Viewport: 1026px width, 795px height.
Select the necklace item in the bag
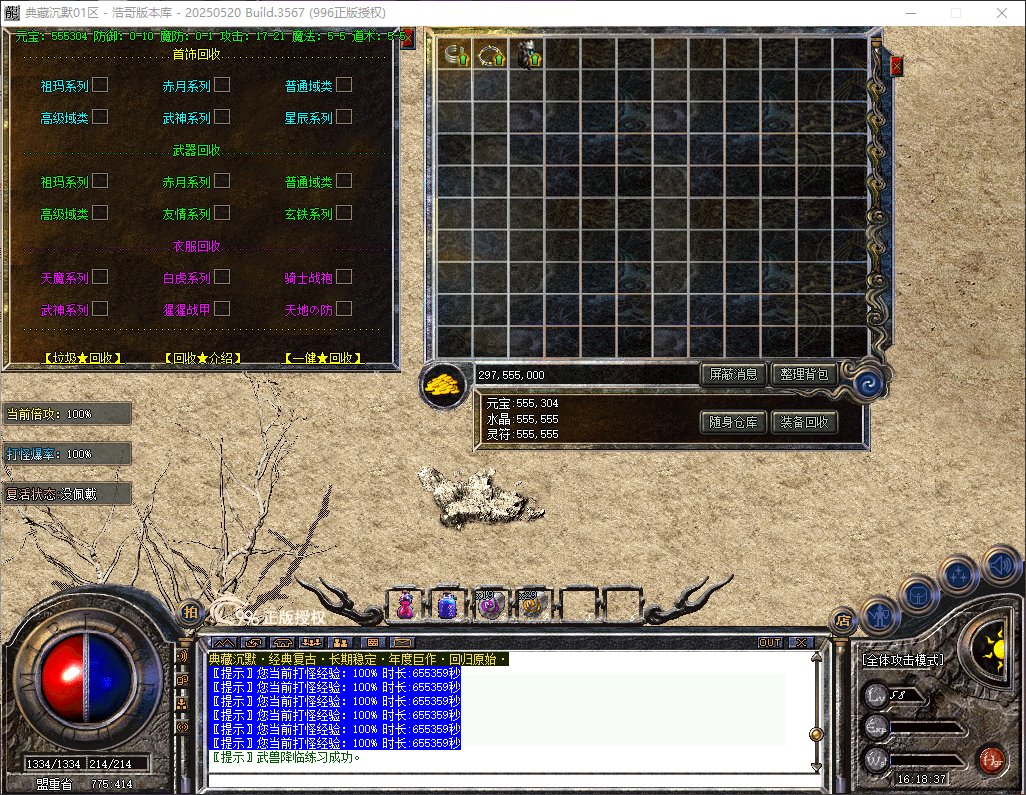pyautogui.click(x=491, y=54)
